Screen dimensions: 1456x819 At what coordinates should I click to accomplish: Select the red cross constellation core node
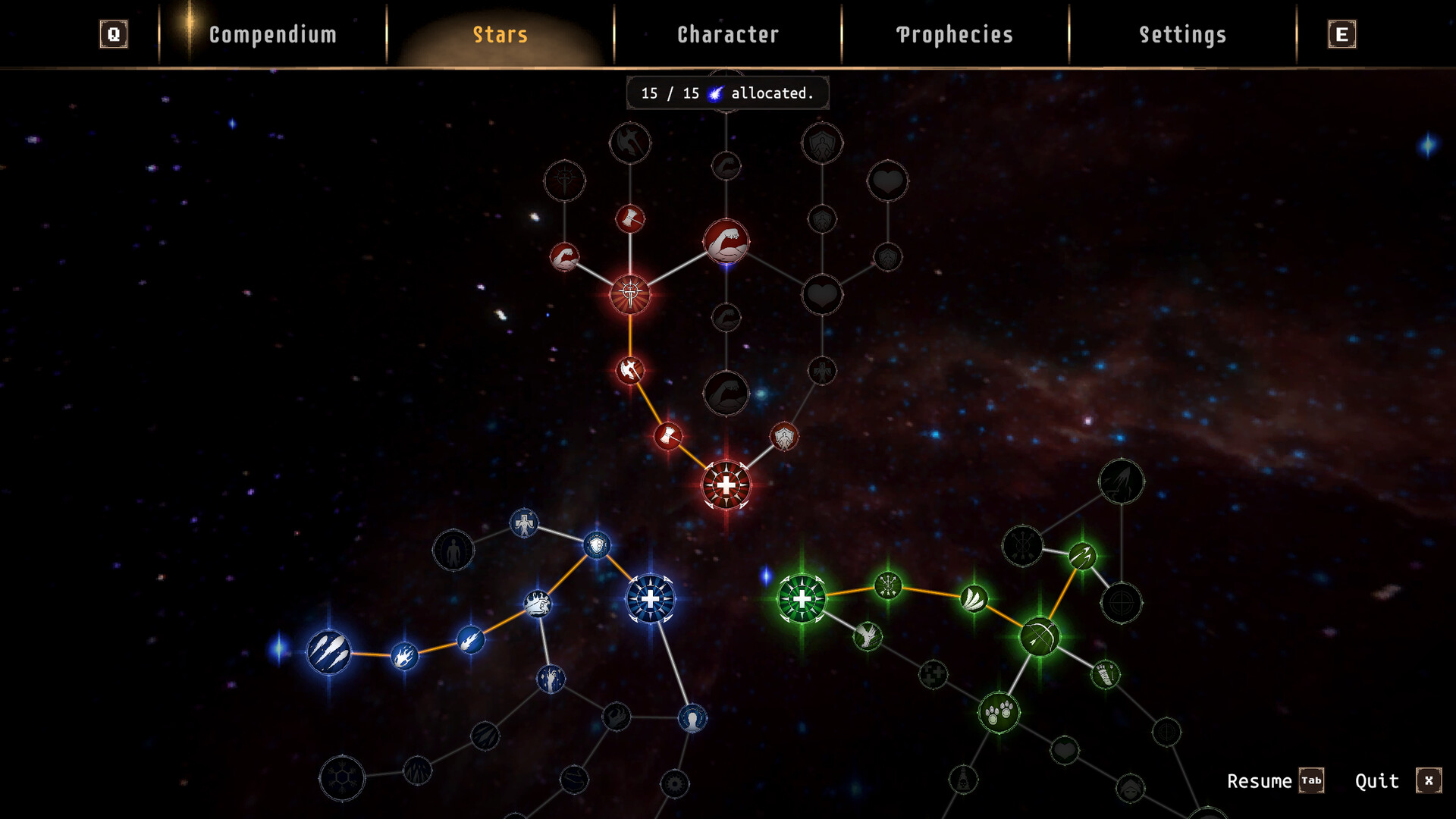click(726, 485)
